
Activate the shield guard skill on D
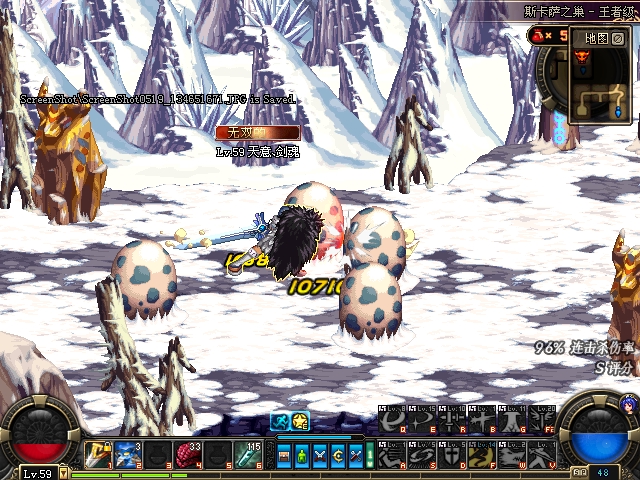point(452,455)
